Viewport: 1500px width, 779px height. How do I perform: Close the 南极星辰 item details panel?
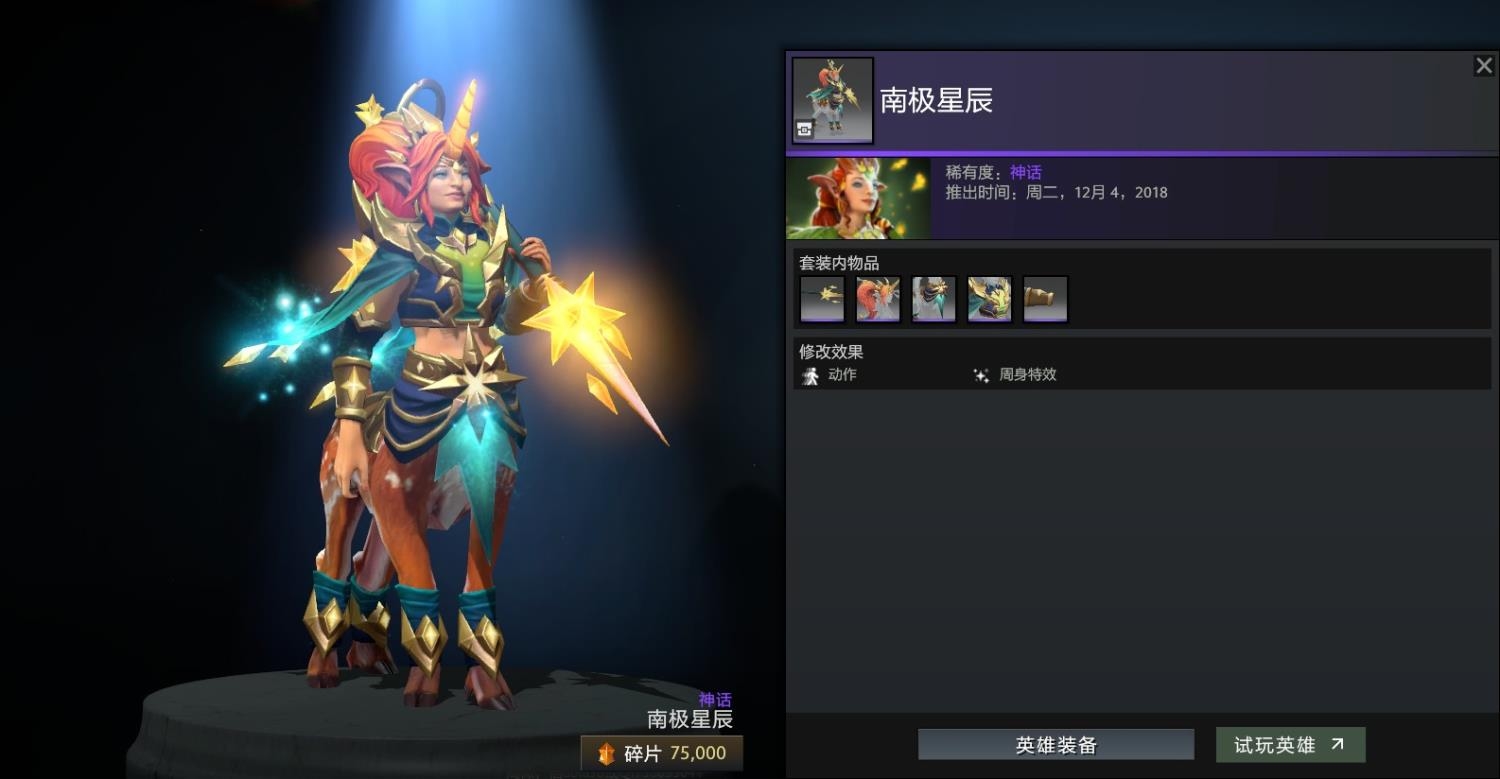tap(1483, 66)
